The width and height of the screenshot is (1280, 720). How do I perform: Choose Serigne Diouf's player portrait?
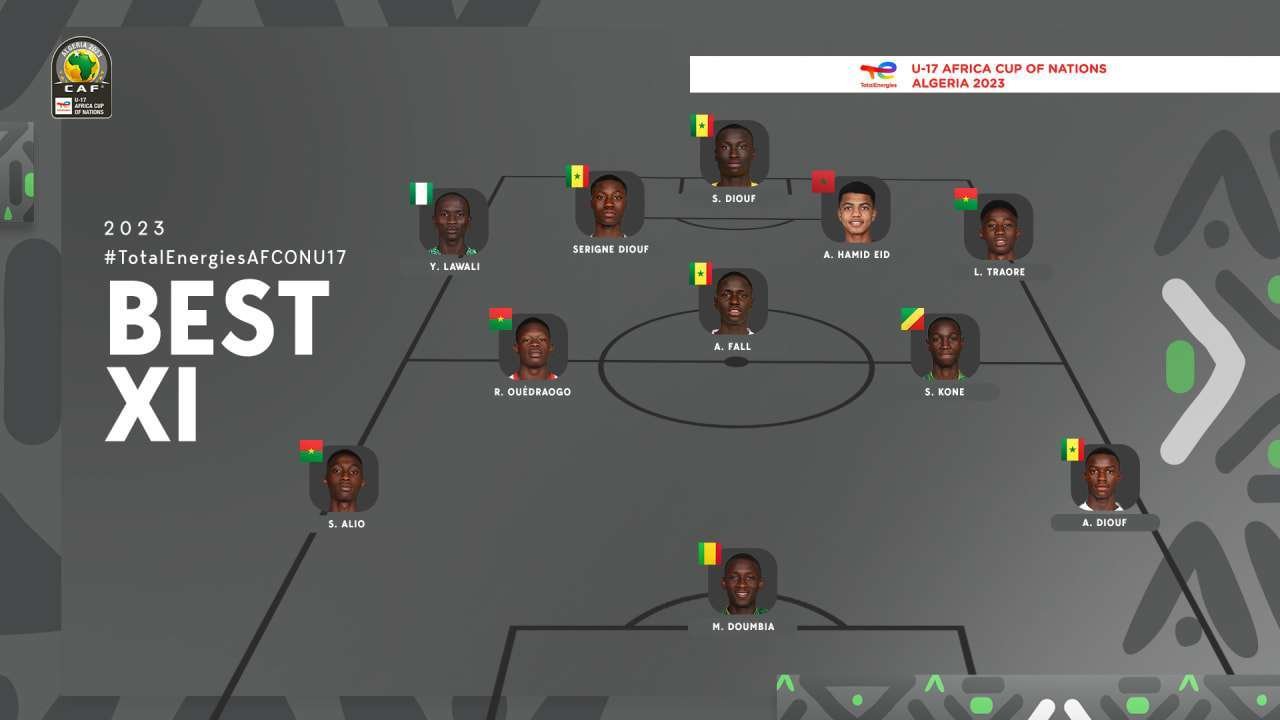pos(609,204)
